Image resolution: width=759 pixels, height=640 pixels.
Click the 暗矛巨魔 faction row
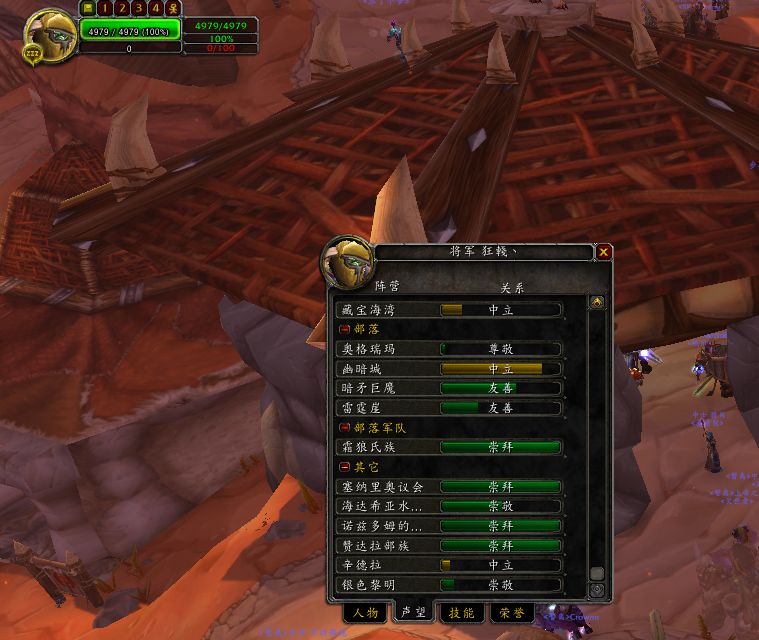(x=450, y=388)
